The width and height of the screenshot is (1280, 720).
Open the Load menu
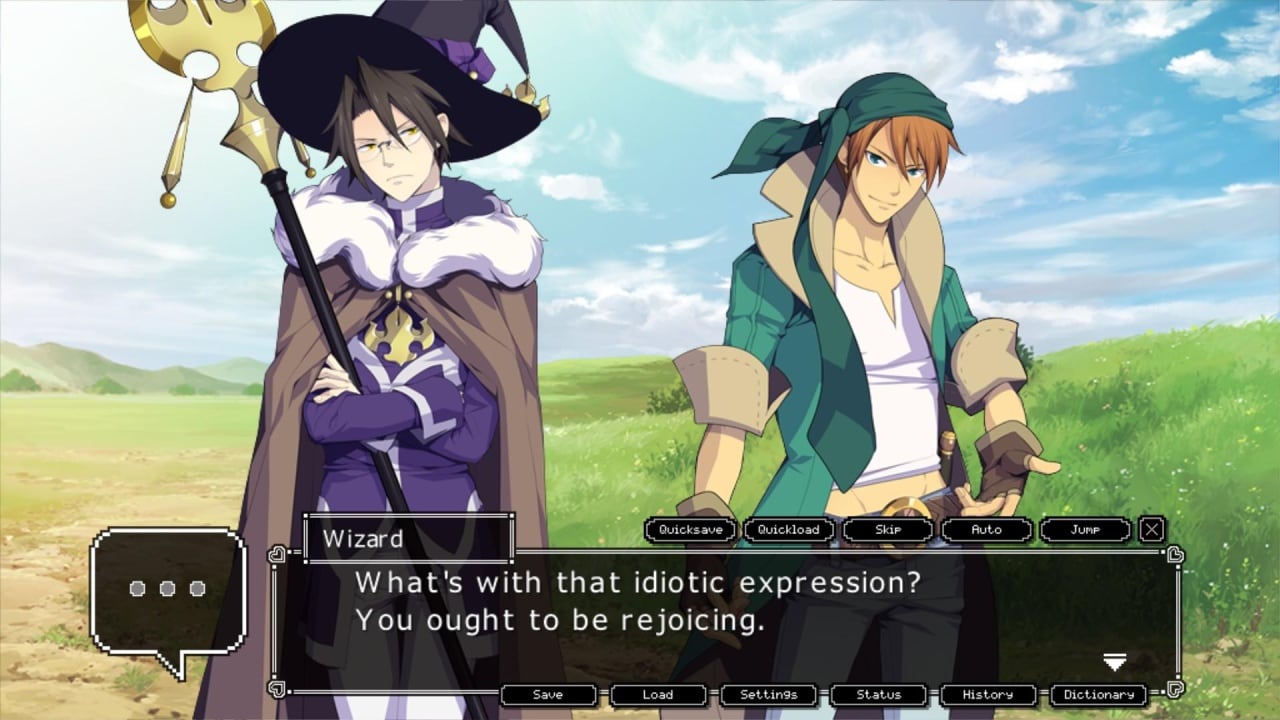click(658, 695)
